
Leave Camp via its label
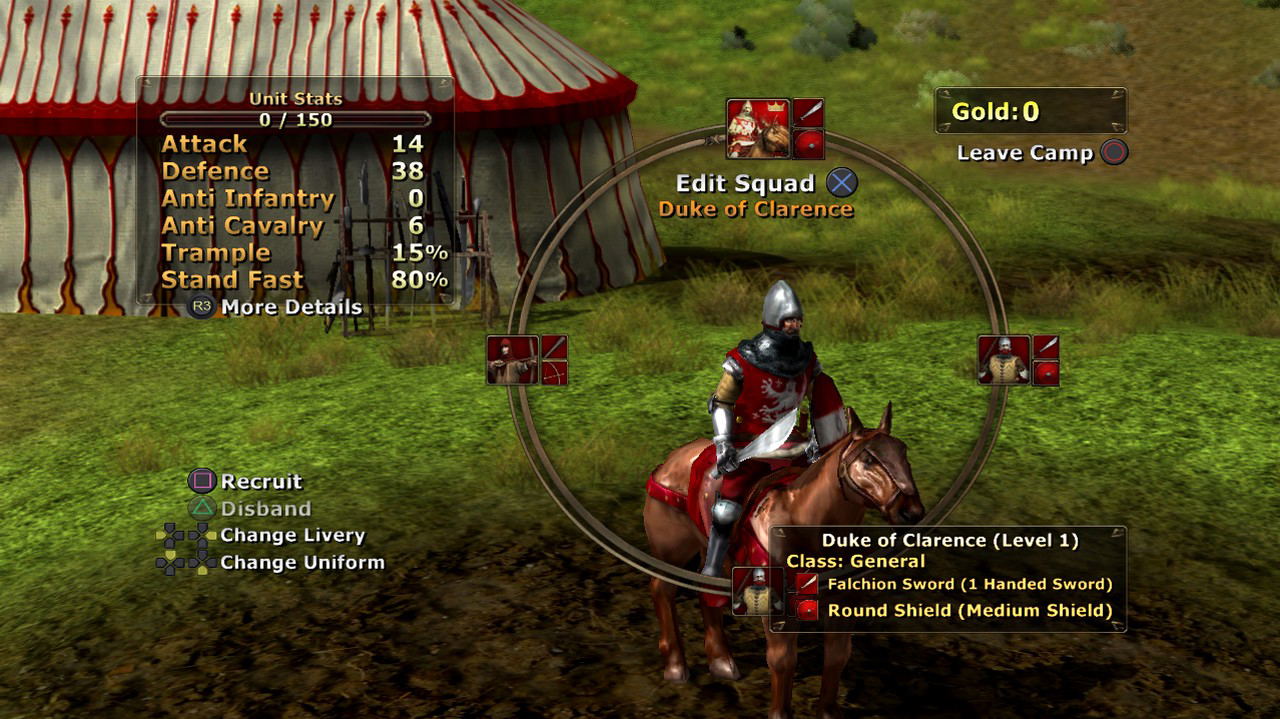pyautogui.click(x=1024, y=153)
